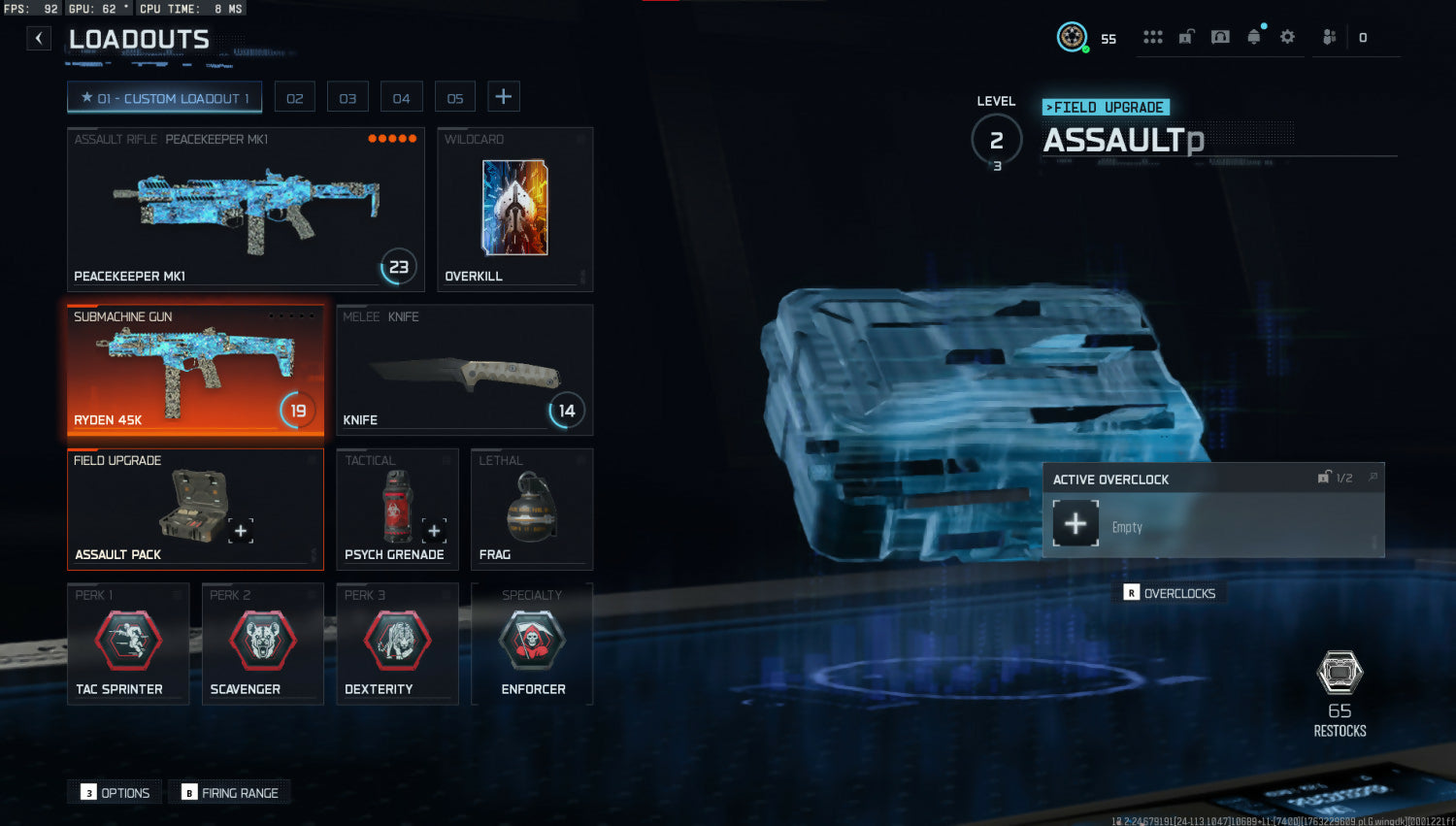
Task: Change the Psych Grenade tactical slot
Action: [x=397, y=509]
